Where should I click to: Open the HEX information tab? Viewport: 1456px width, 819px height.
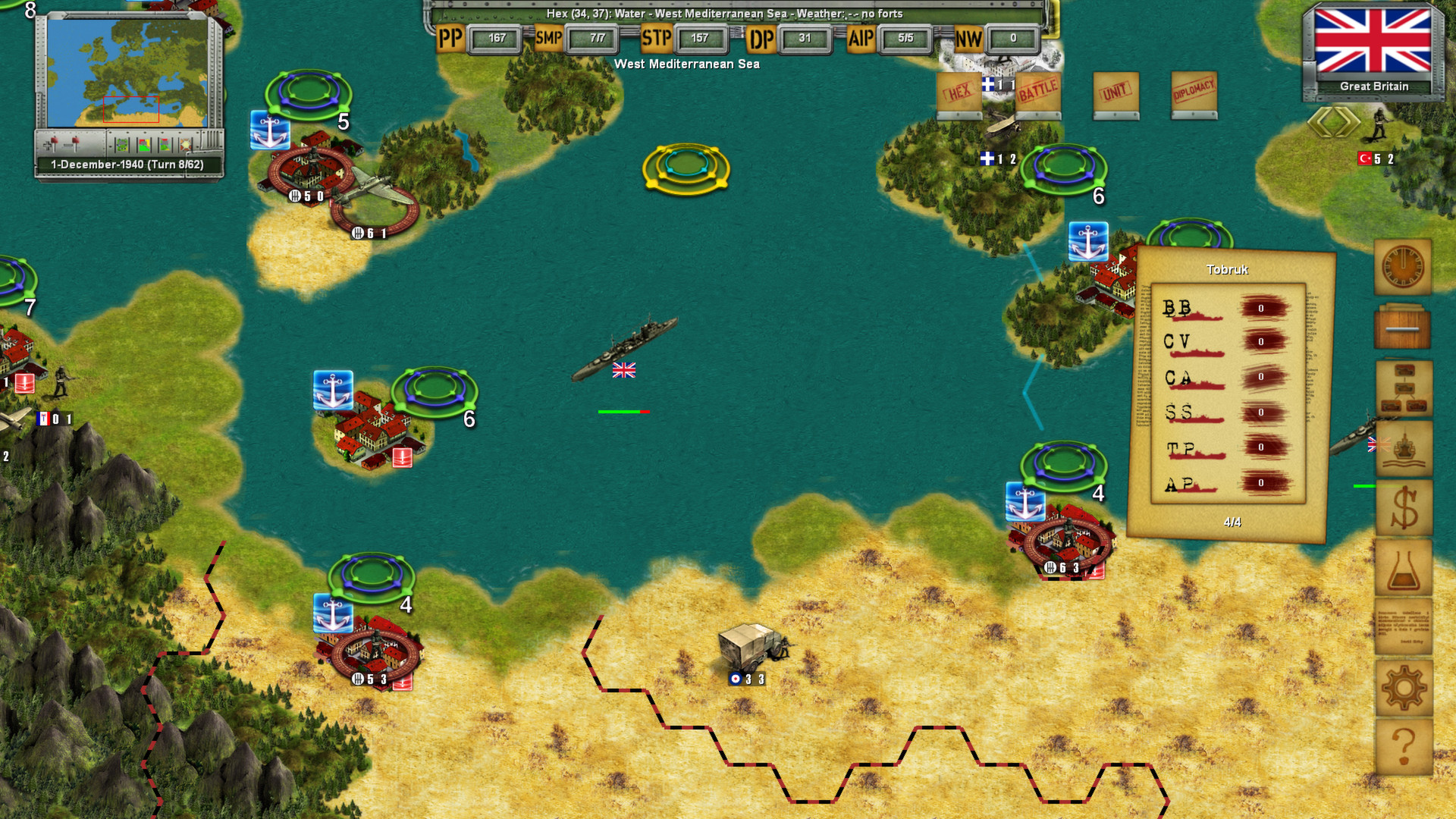pyautogui.click(x=958, y=93)
